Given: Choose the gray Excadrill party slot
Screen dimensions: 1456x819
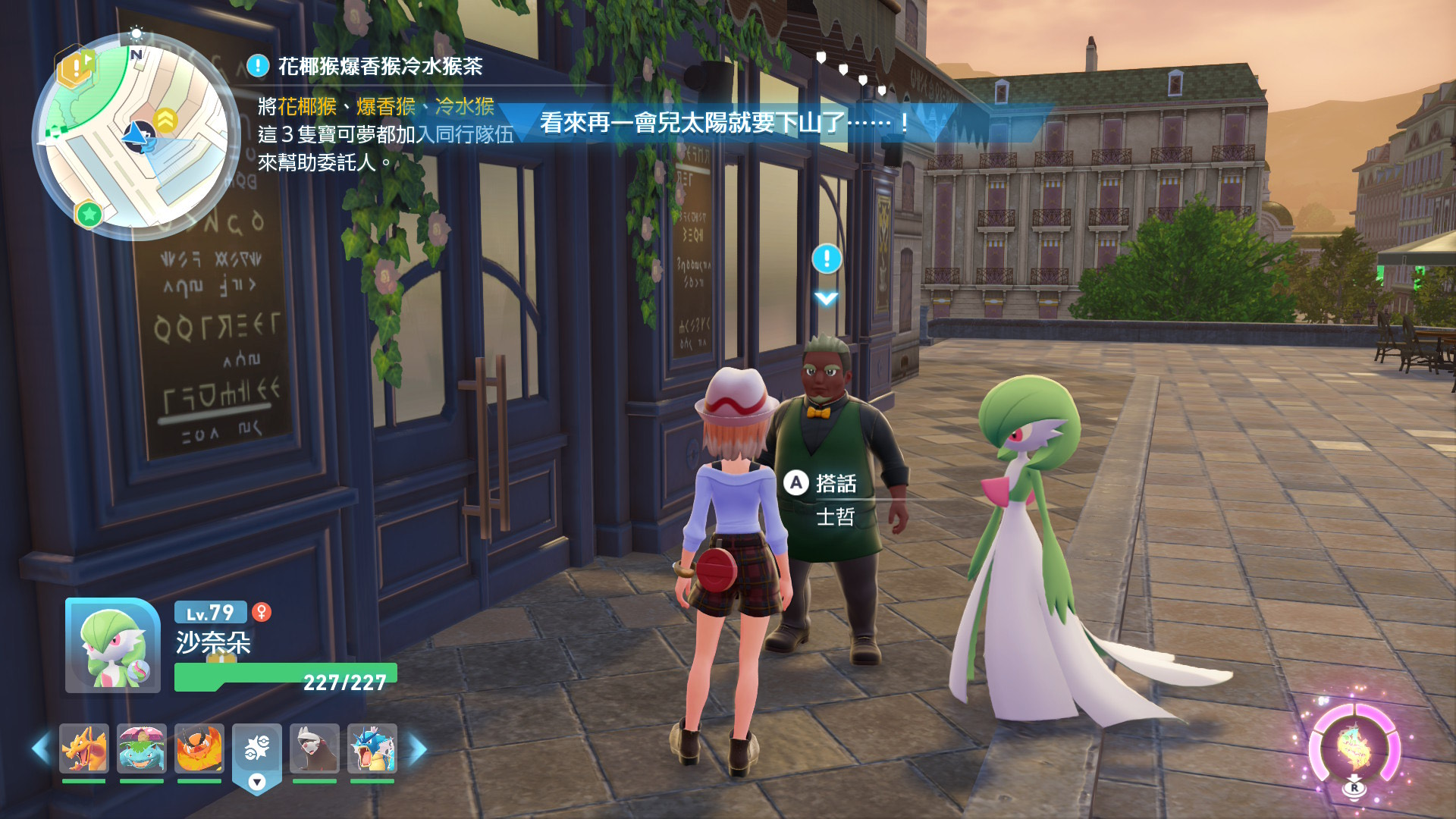Looking at the screenshot, I should click(x=315, y=748).
